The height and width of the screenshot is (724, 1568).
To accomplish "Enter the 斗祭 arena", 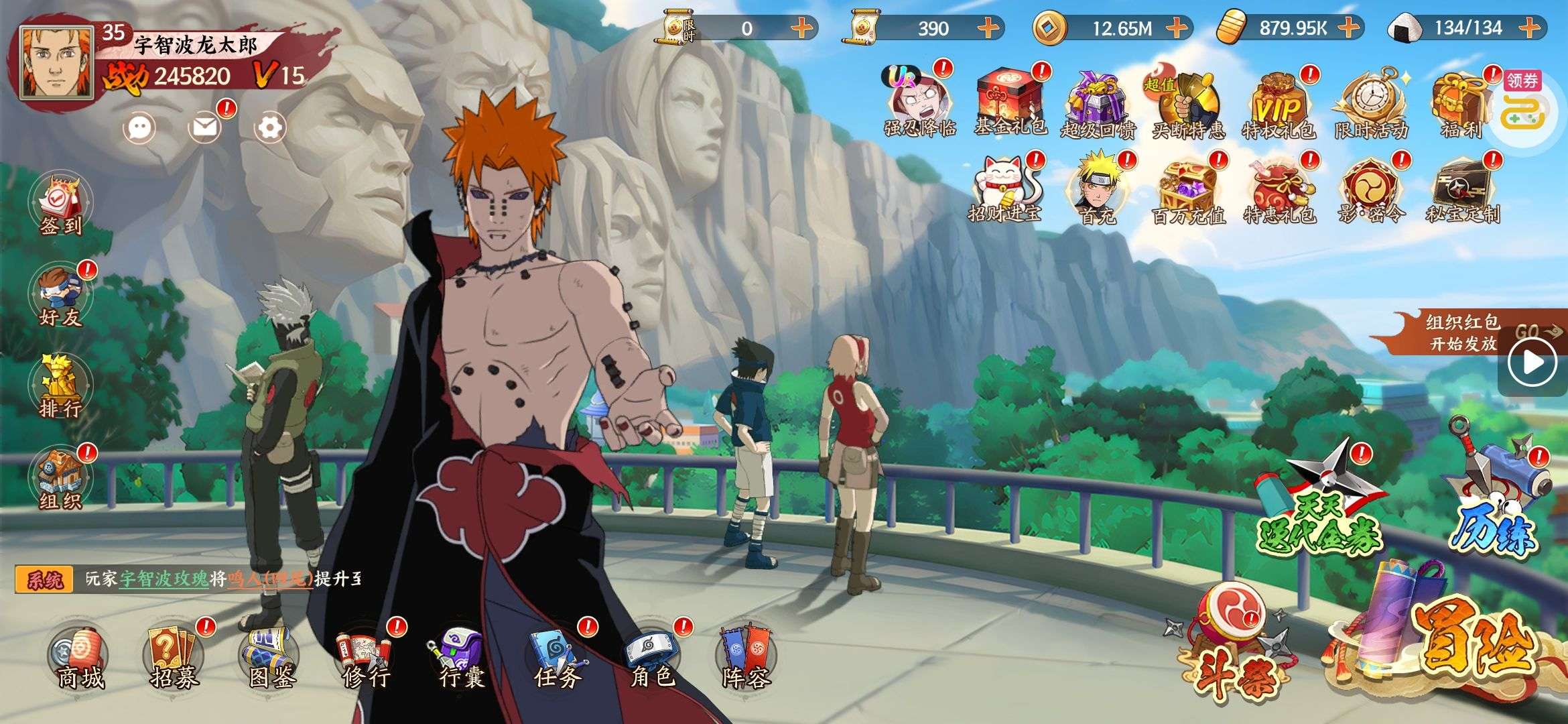I will click(x=1232, y=644).
